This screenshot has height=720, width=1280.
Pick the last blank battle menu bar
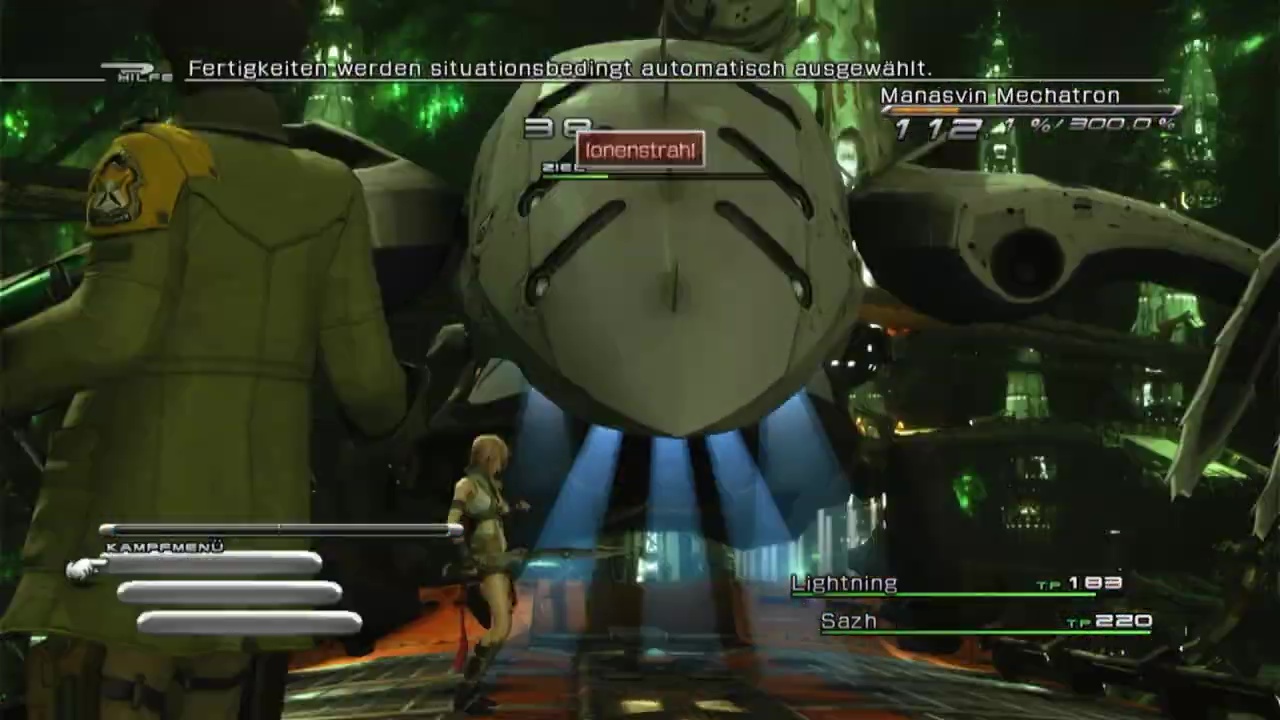tap(250, 623)
